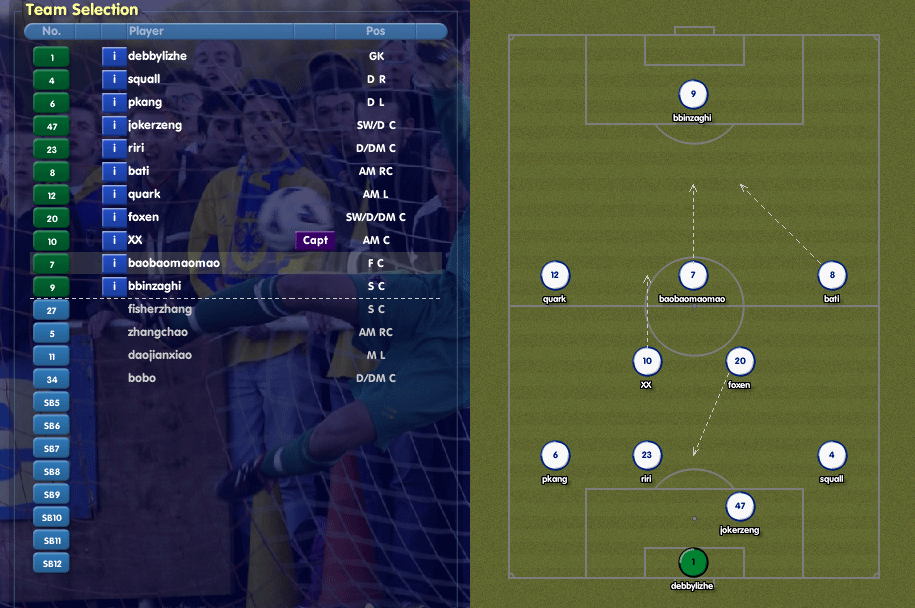Click squad number 9 button for bbinzaghi
This screenshot has width=915, height=608.
[x=51, y=287]
